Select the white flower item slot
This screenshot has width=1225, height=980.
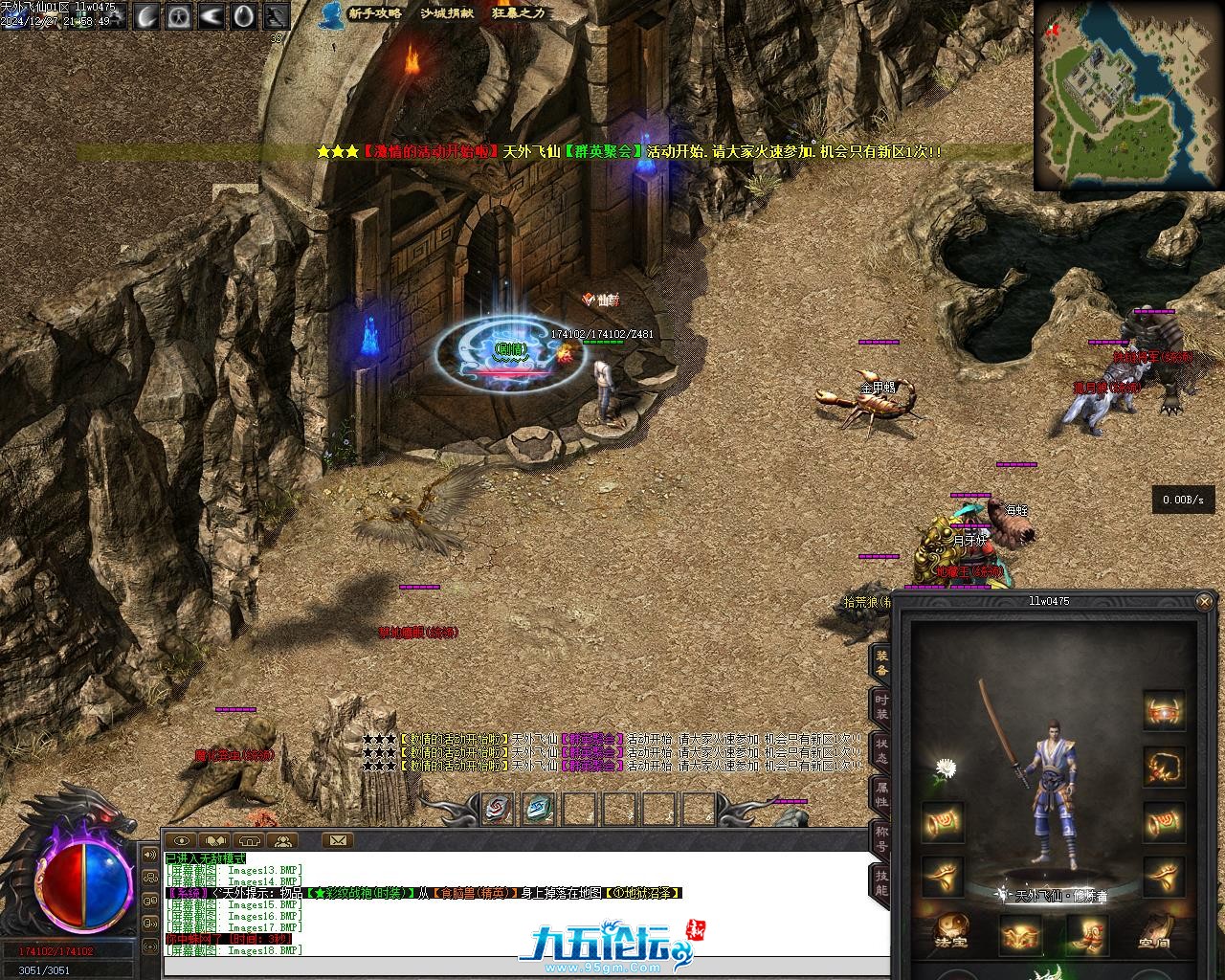pos(946,768)
